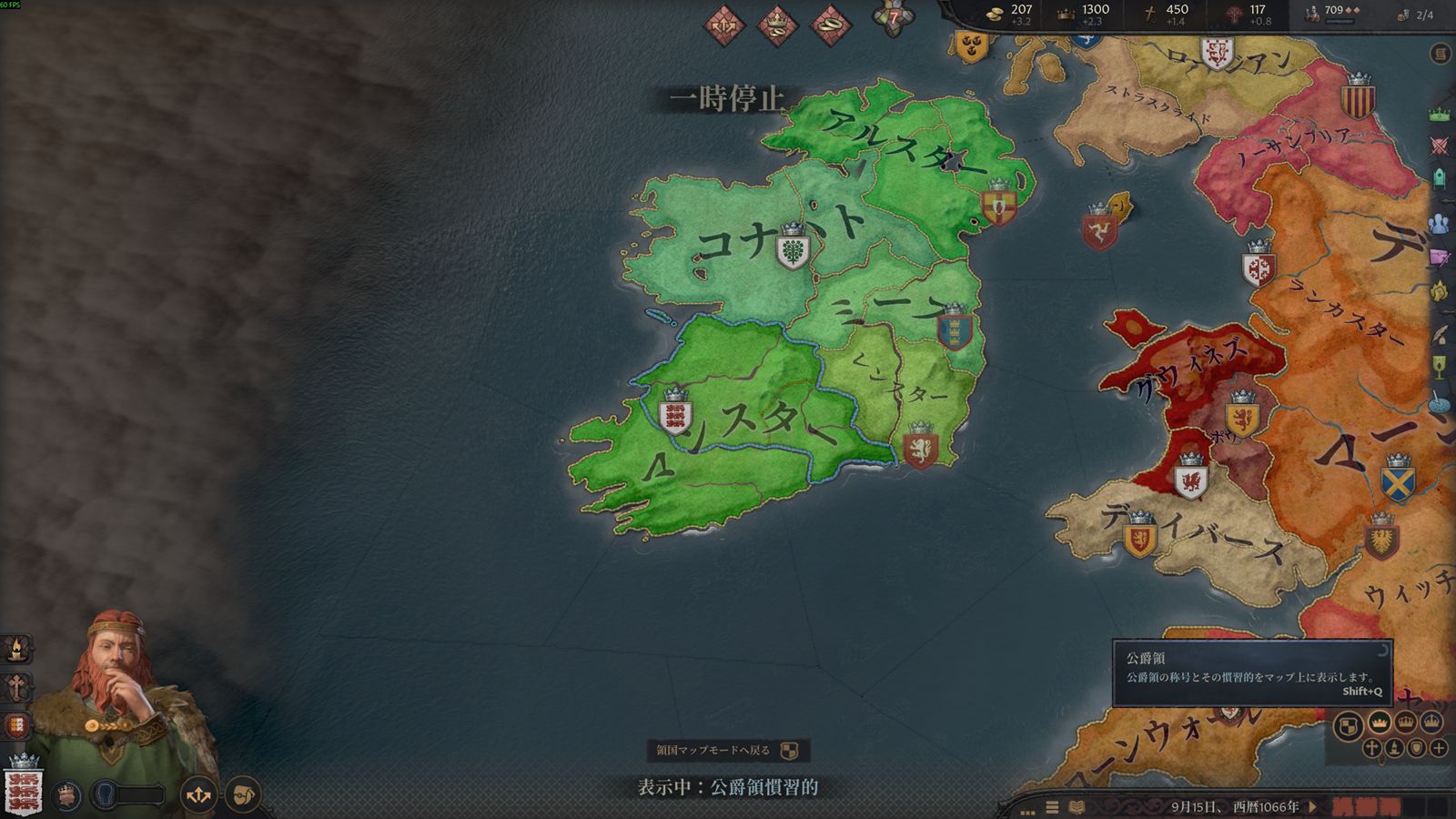Open the candle lifestyle button

[x=16, y=649]
